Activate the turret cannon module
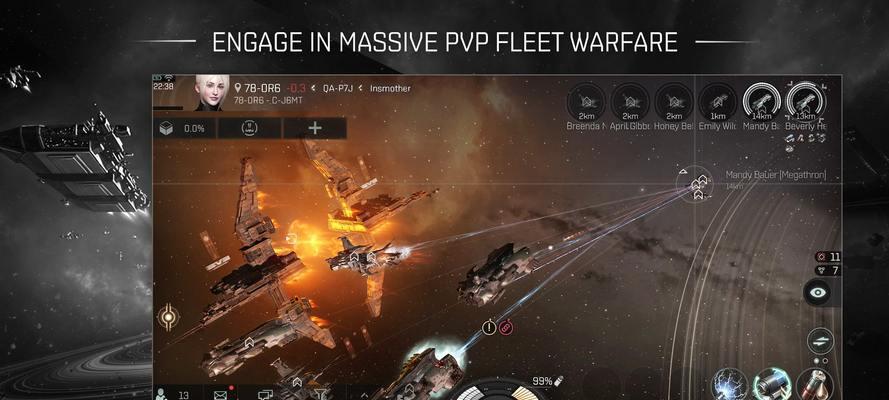 771,386
